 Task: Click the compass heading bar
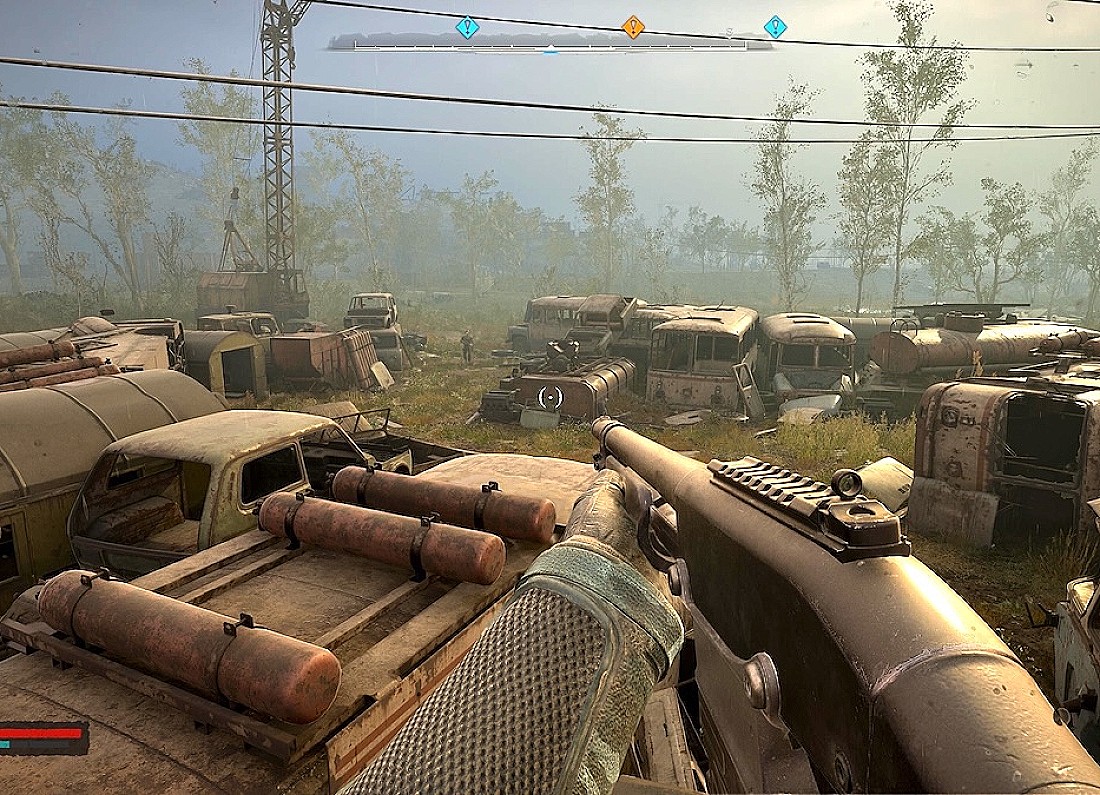550,43
